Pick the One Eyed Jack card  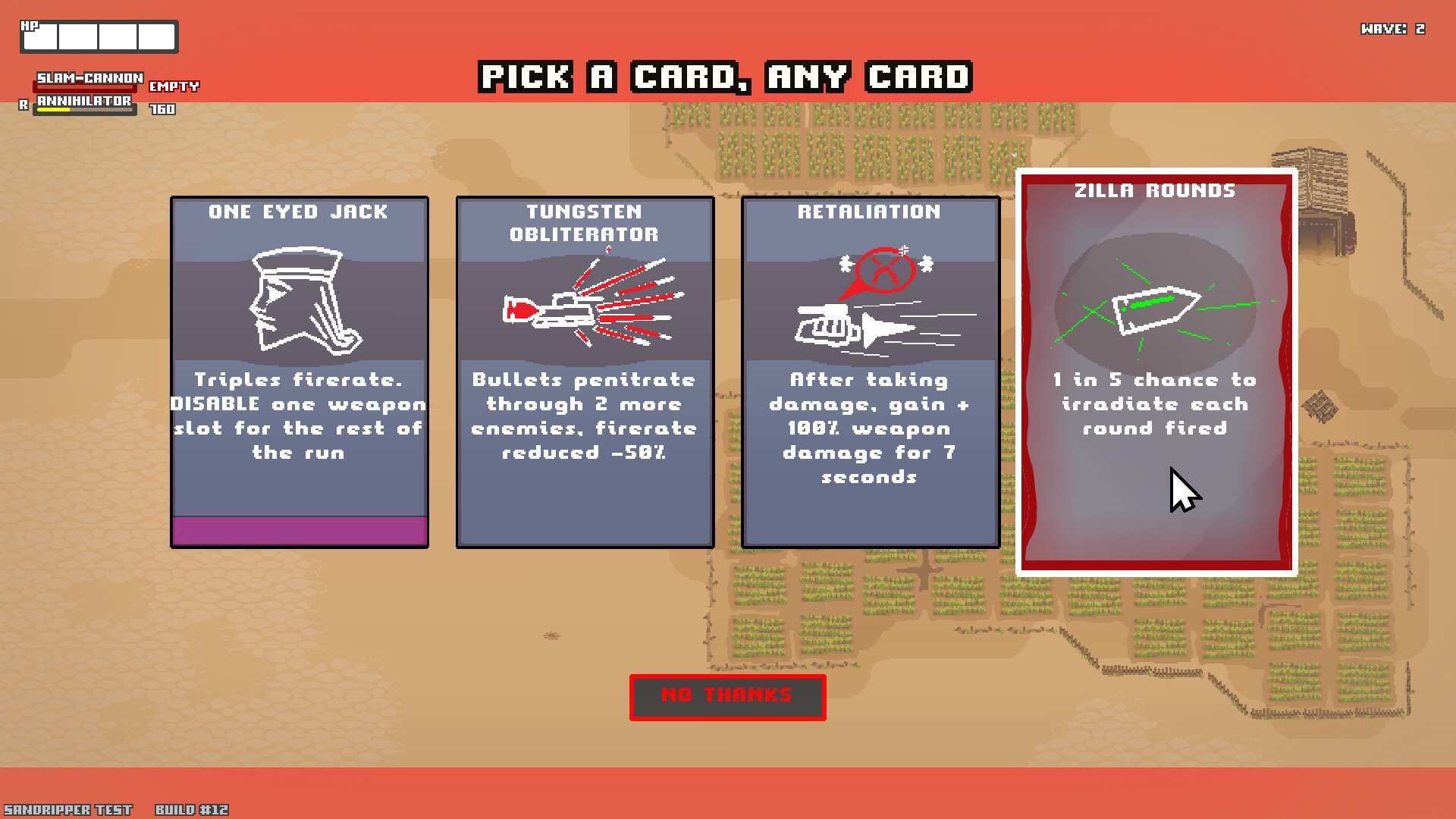pos(299,372)
